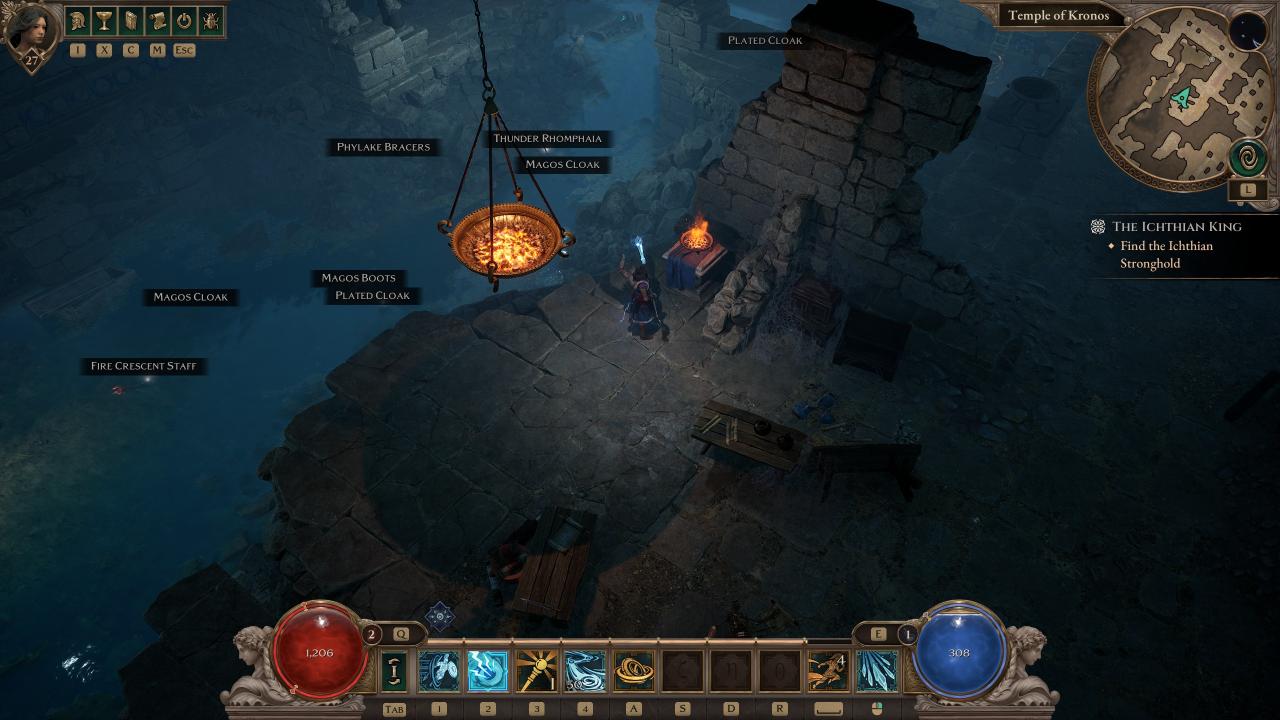
Task: Activate the green spiral portal button
Action: (x=1248, y=158)
